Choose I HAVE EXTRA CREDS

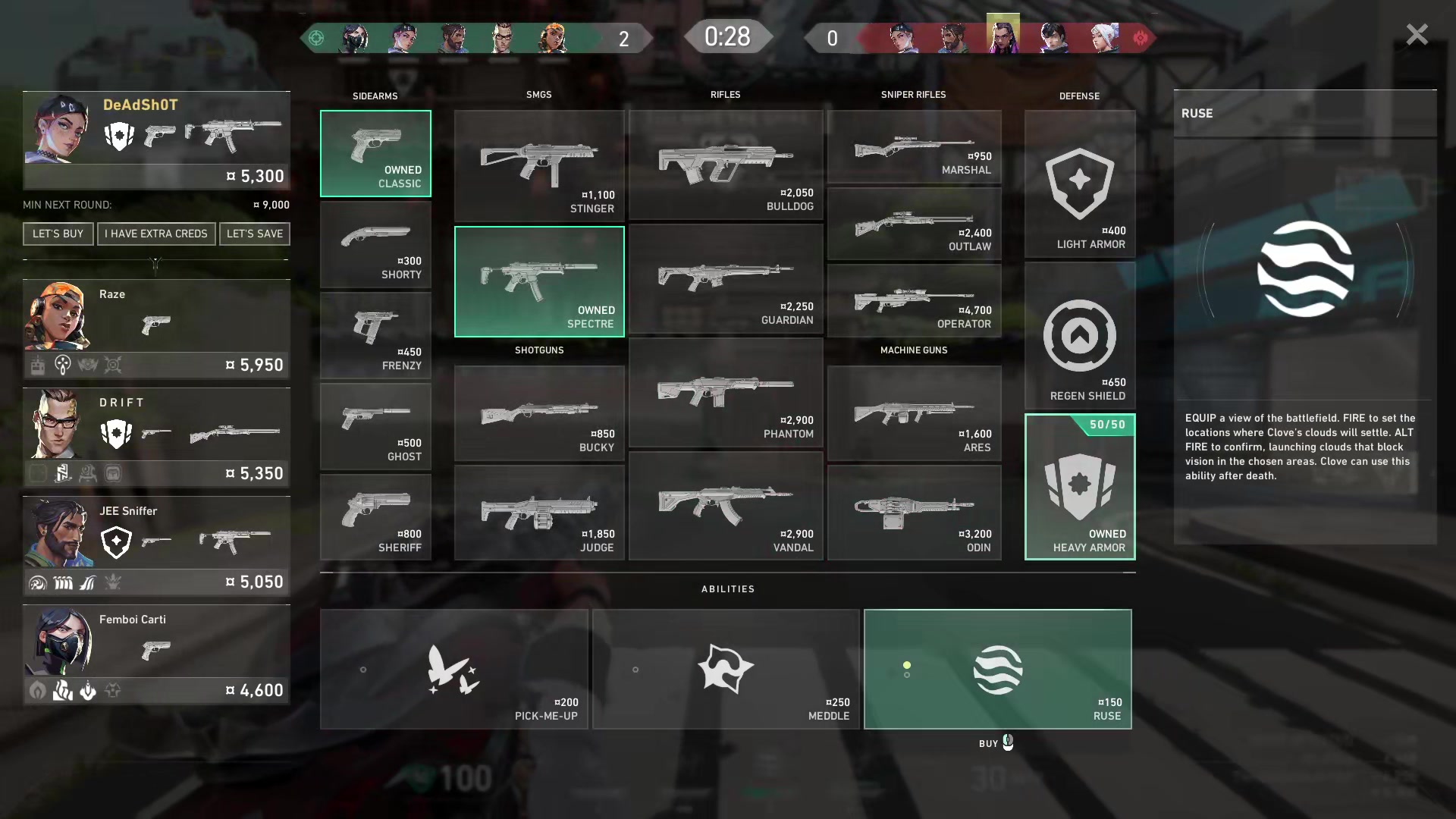coord(156,234)
